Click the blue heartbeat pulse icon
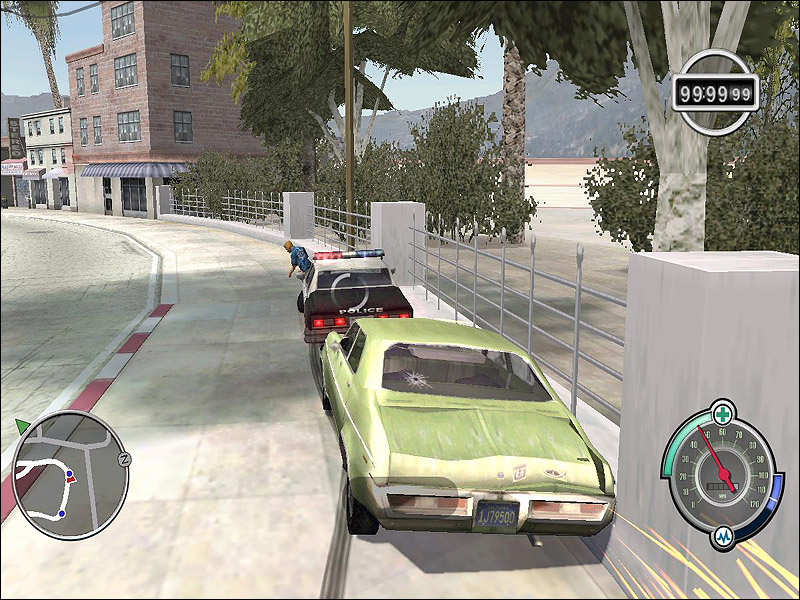The height and width of the screenshot is (600, 800). point(724,537)
